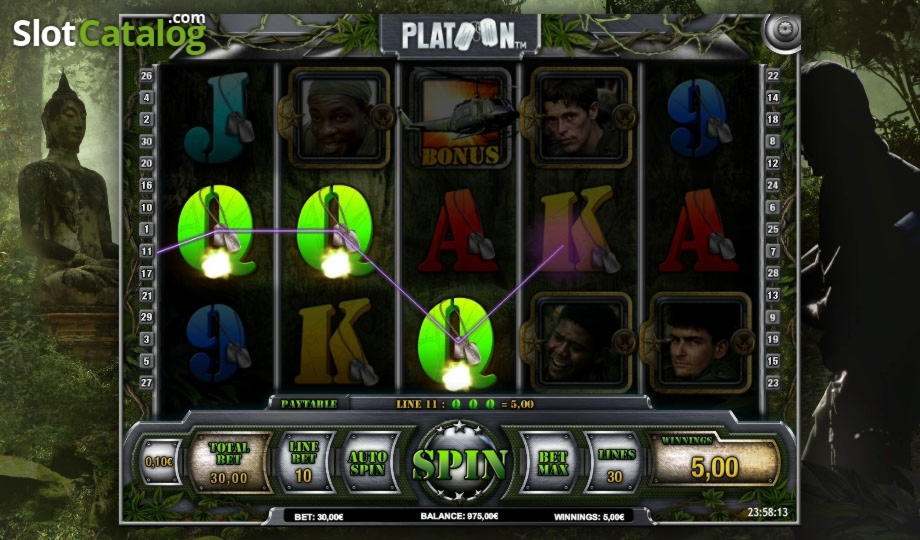Select payline number 23 marker

(x=772, y=382)
